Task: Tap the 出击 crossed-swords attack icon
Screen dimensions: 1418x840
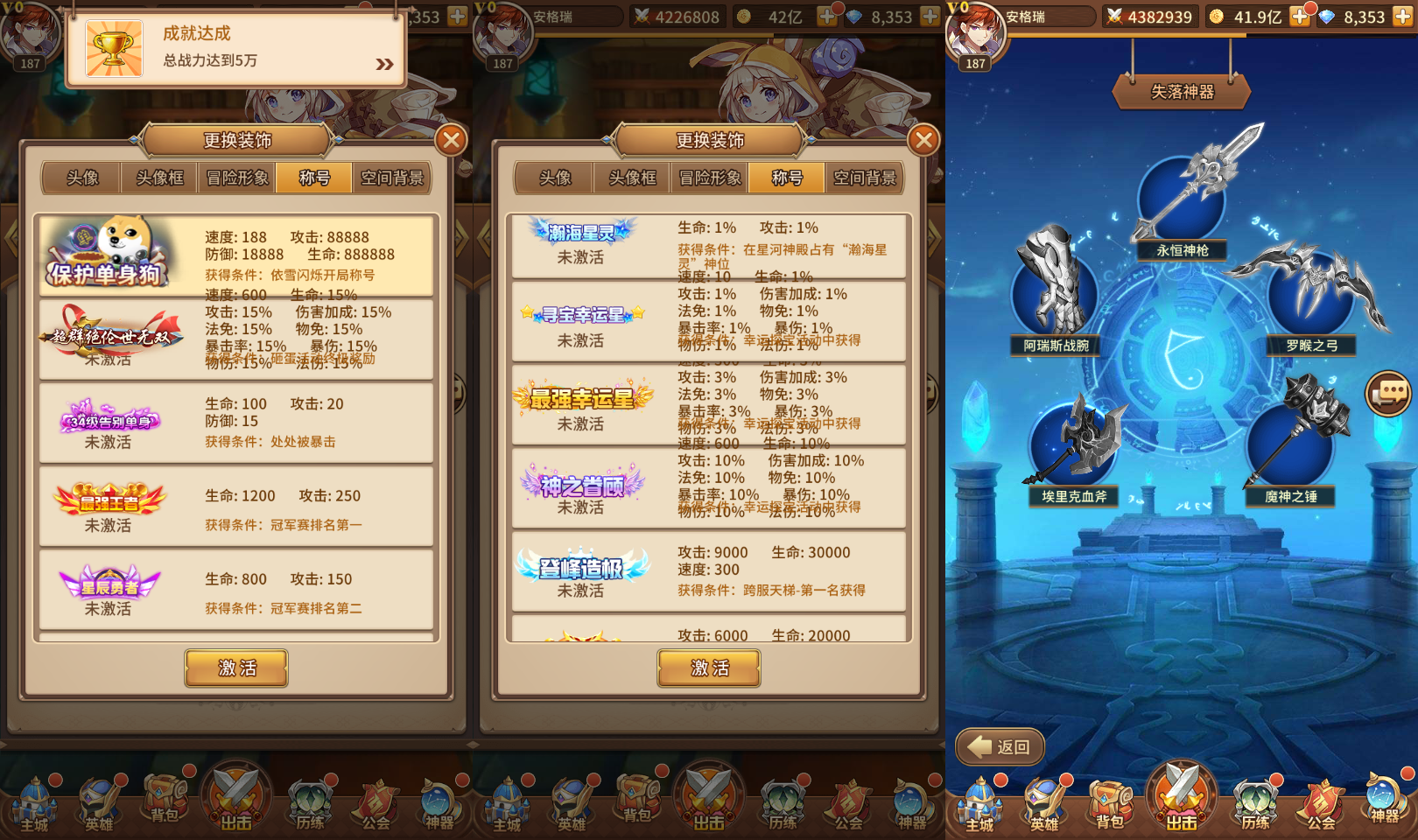Action: [1180, 794]
